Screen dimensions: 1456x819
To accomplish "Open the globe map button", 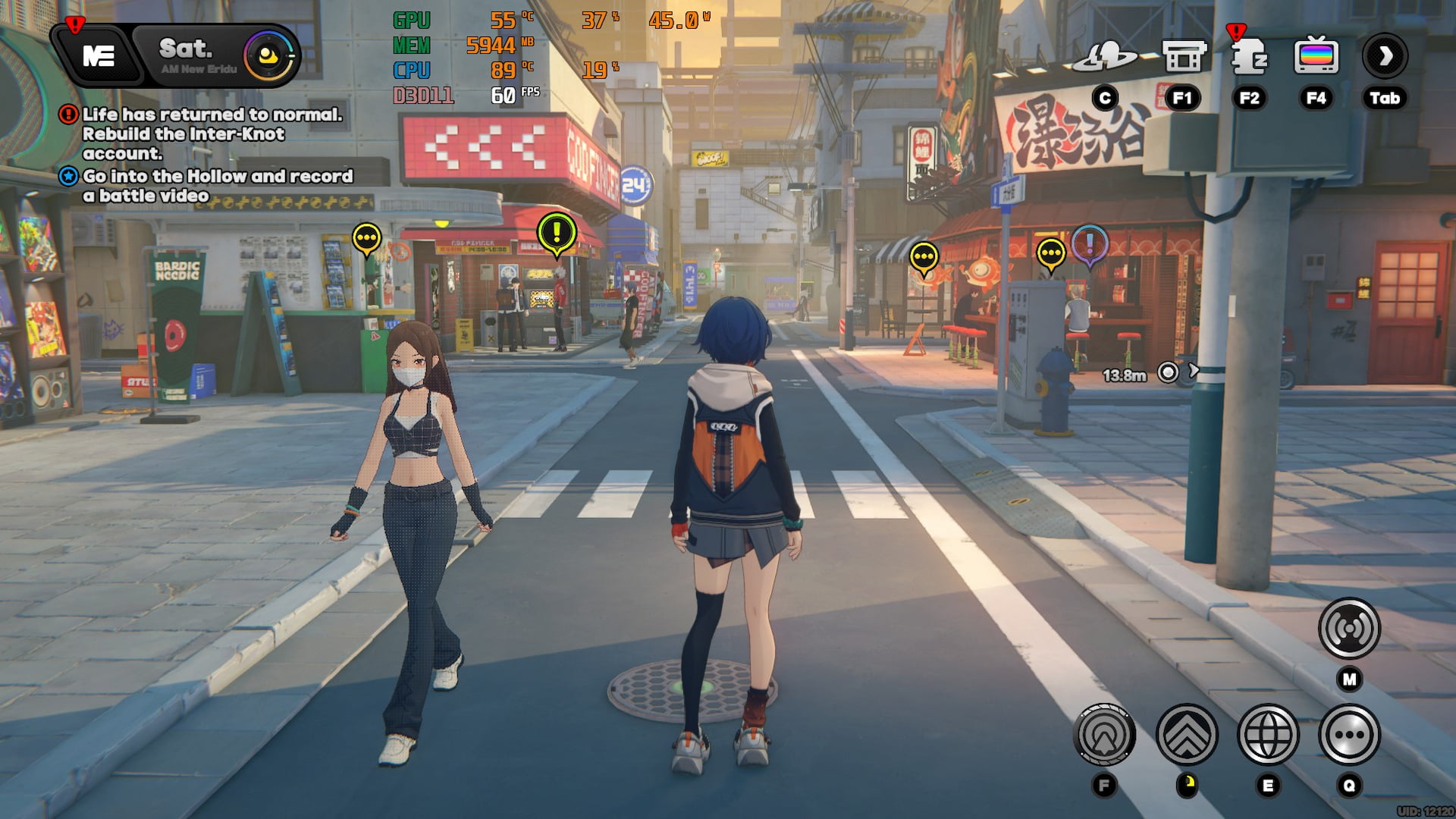I will [1268, 735].
